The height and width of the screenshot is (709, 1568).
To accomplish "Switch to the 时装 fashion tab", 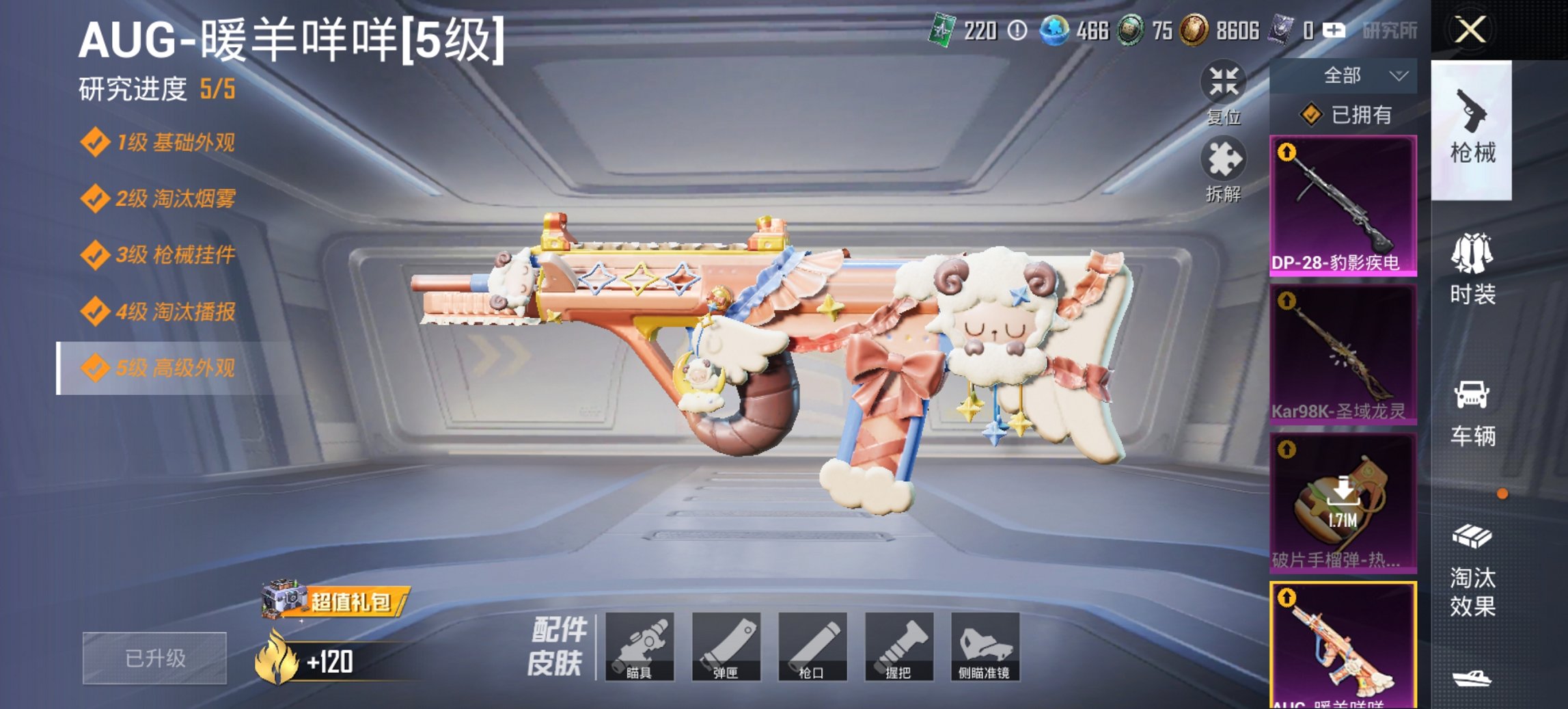I will point(1471,277).
